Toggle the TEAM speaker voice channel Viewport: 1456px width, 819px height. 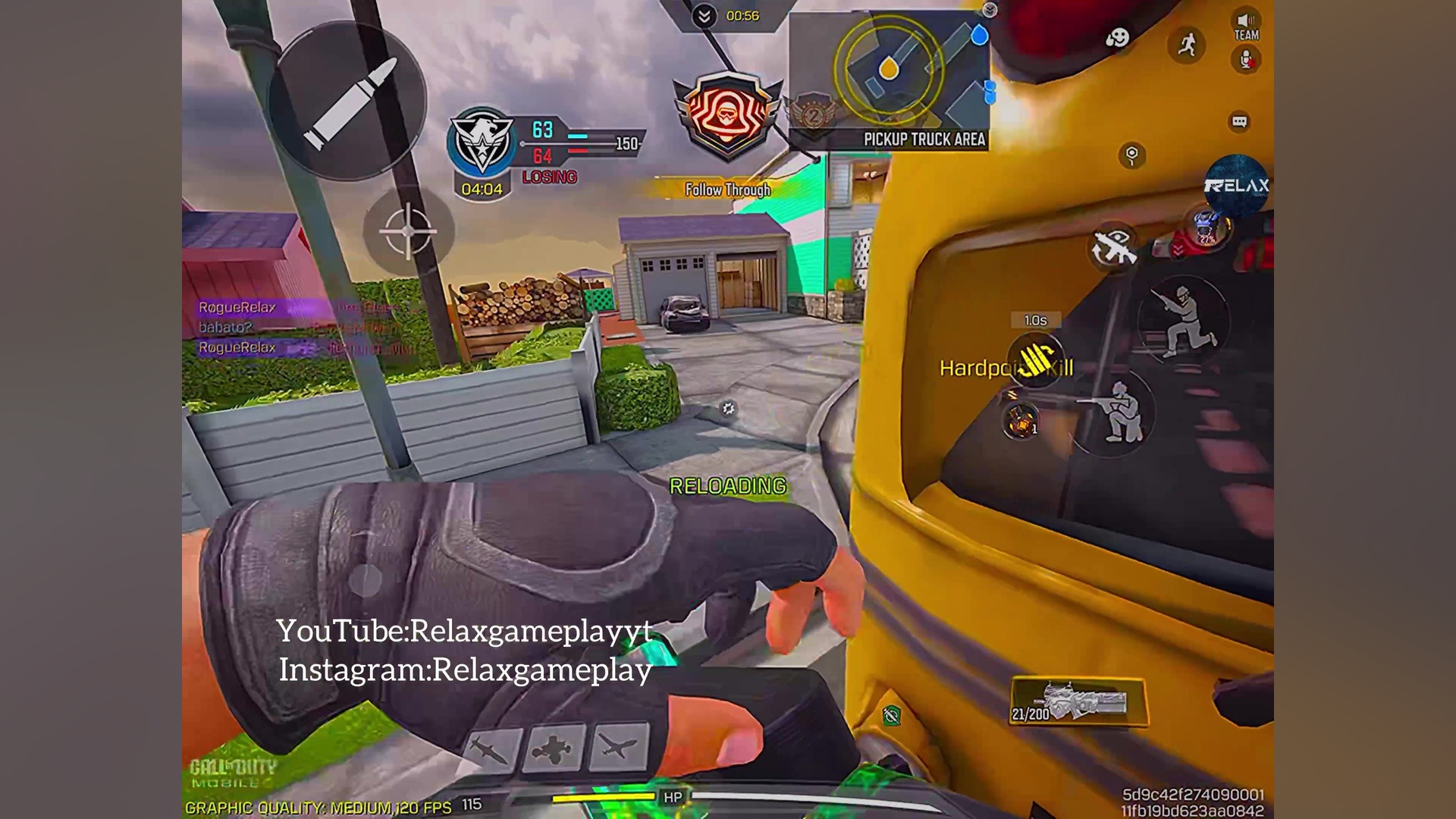(1246, 26)
